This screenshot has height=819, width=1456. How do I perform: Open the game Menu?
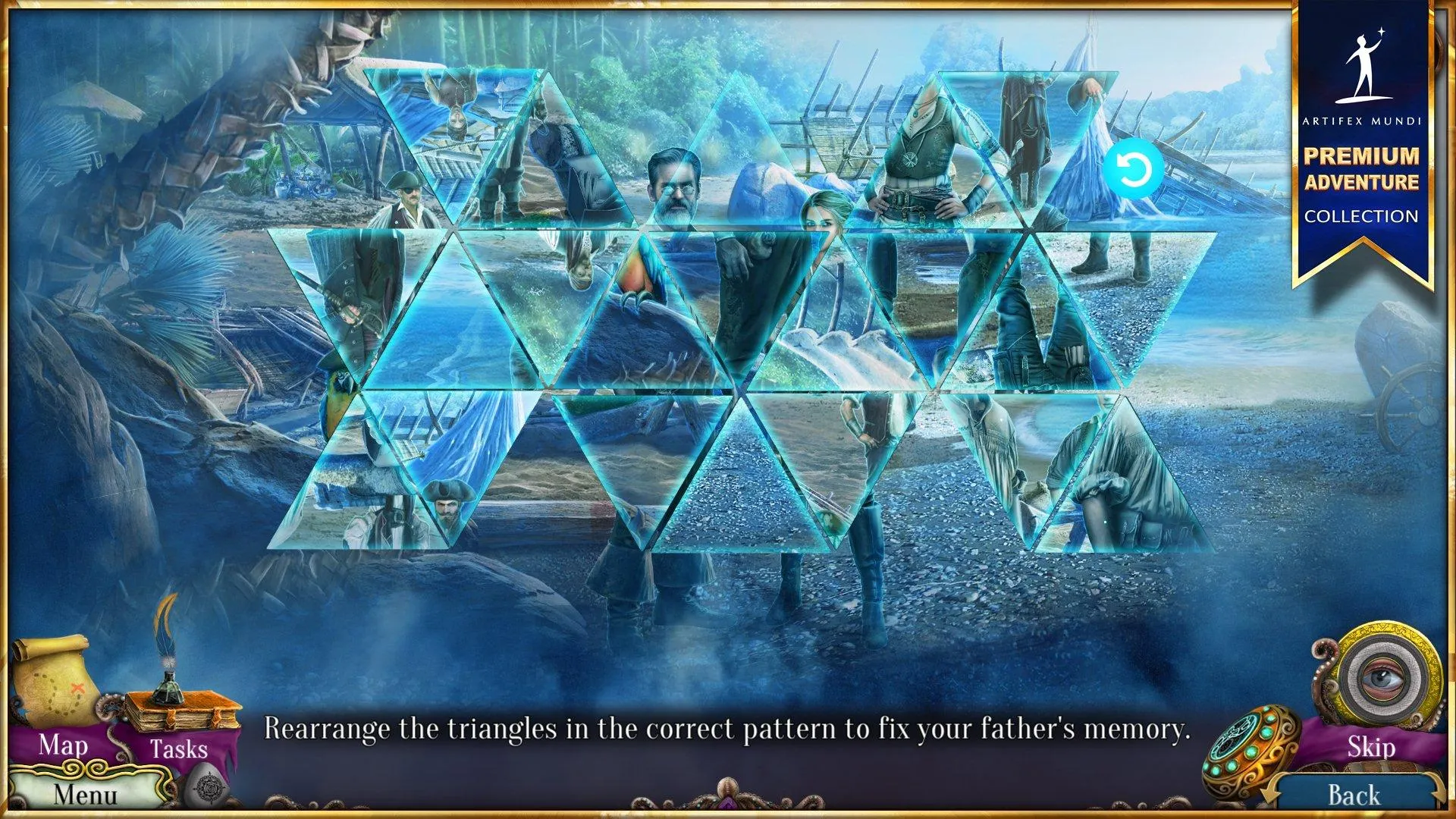coord(85,794)
